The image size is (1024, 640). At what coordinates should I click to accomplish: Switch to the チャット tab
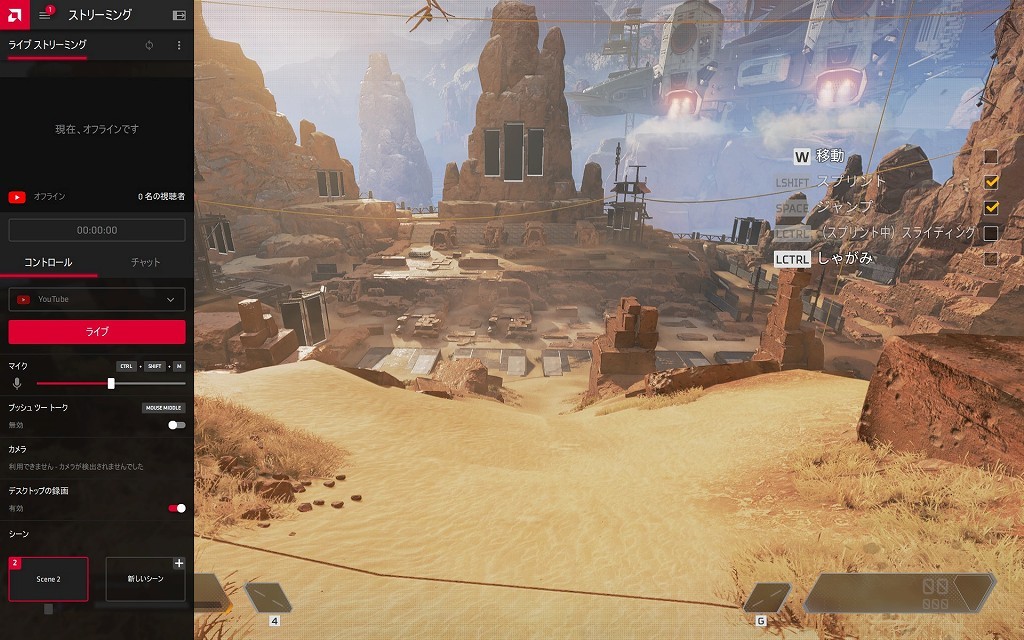pos(145,262)
